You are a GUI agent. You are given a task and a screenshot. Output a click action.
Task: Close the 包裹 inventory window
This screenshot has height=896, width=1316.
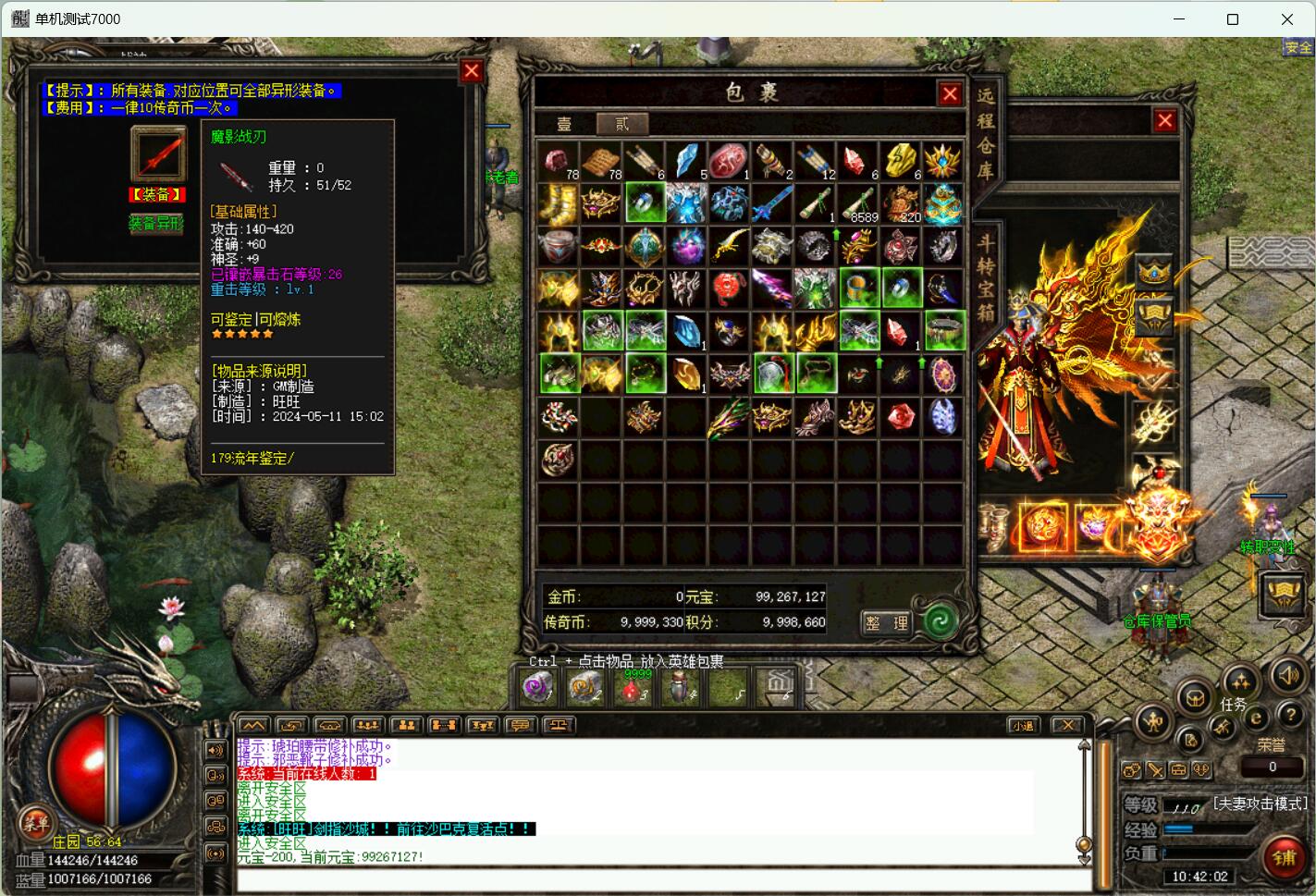pos(950,93)
